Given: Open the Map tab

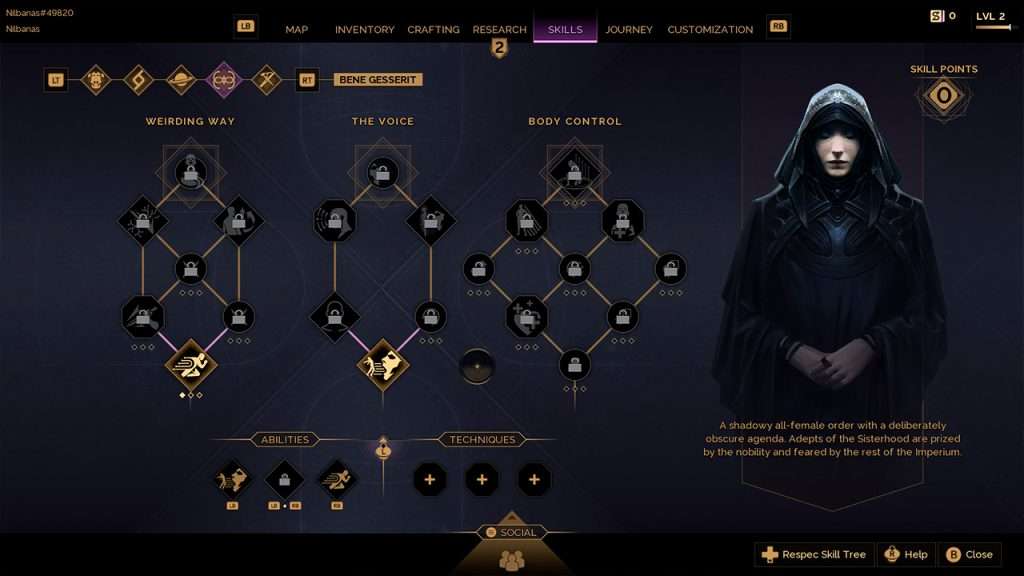Looking at the screenshot, I should click(297, 29).
